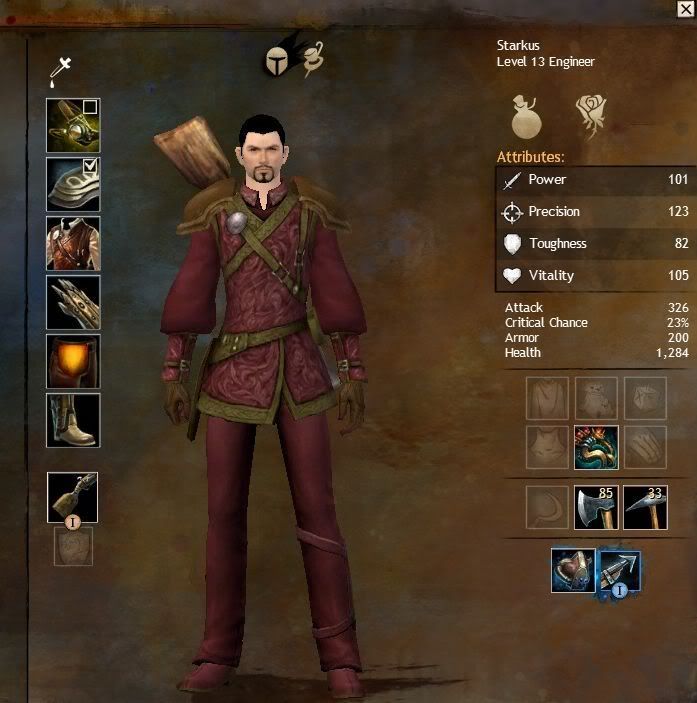Image resolution: width=697 pixels, height=703 pixels.
Task: Select the mining pickaxe tool slot
Action: click(644, 507)
